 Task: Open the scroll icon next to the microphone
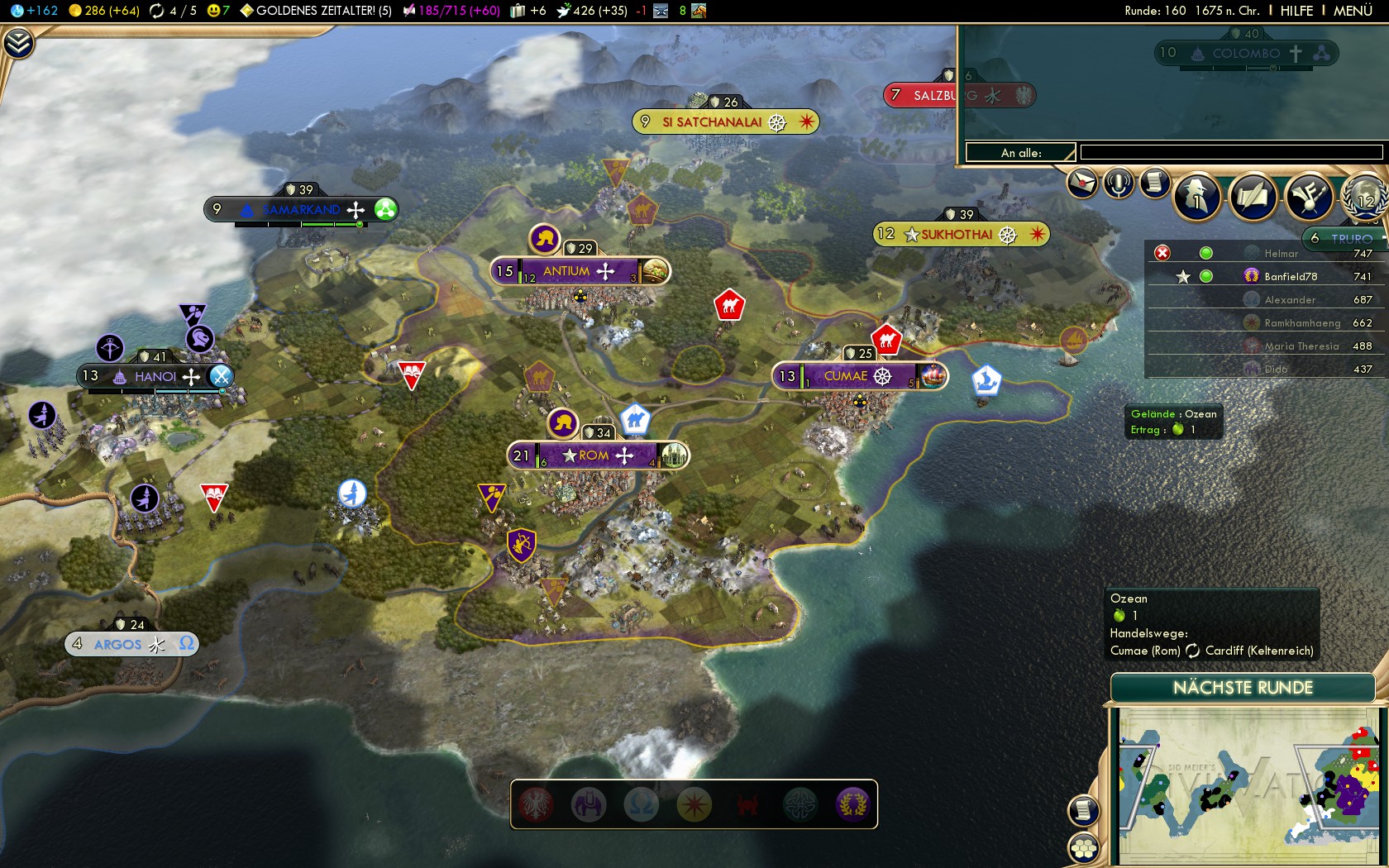coord(1155,183)
